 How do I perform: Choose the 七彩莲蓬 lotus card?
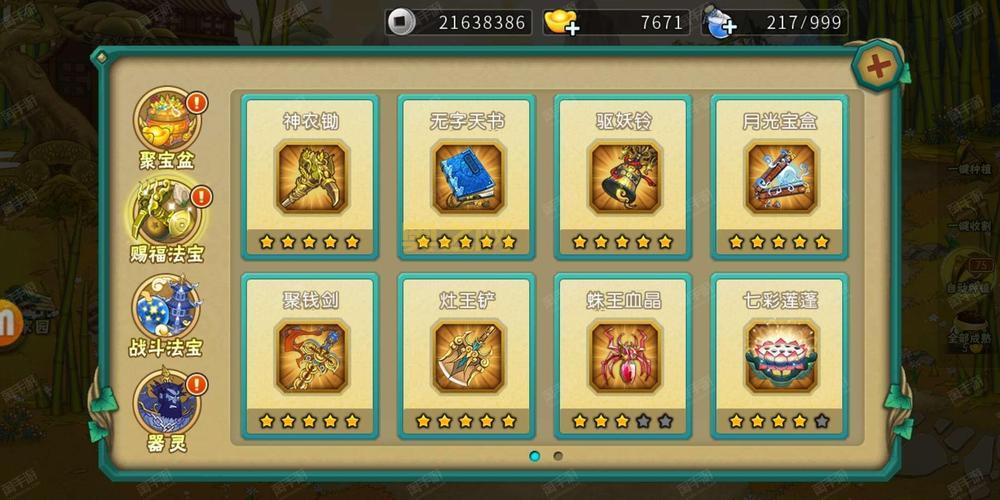779,356
